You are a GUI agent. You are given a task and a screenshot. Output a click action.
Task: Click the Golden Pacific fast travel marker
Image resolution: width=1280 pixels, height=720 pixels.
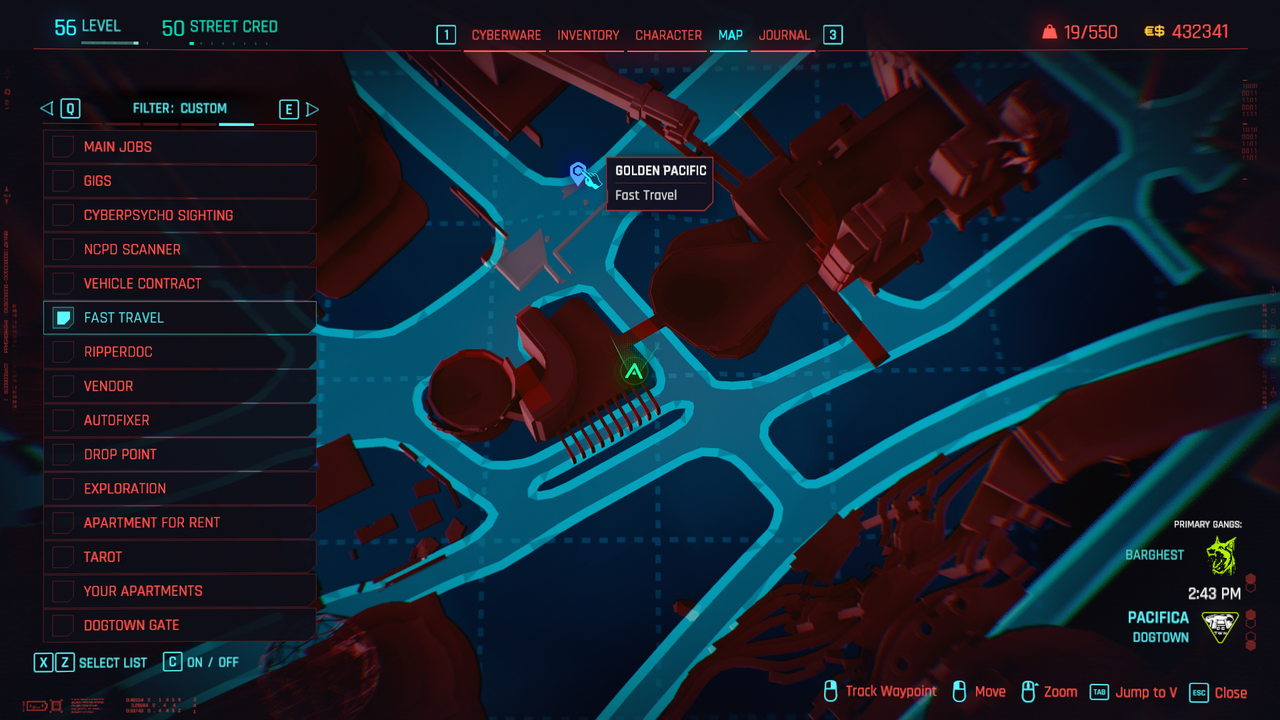coord(578,174)
